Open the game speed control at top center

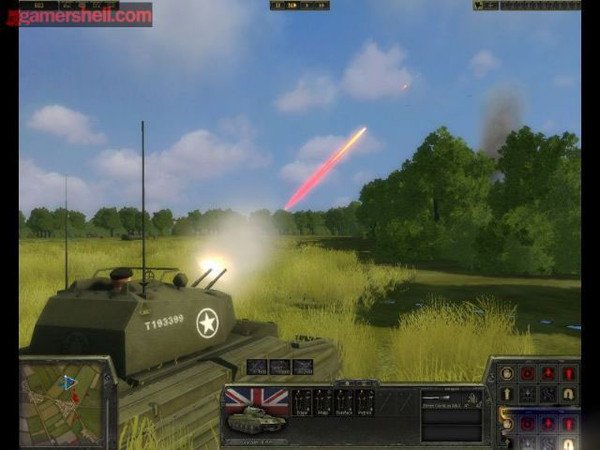(299, 6)
